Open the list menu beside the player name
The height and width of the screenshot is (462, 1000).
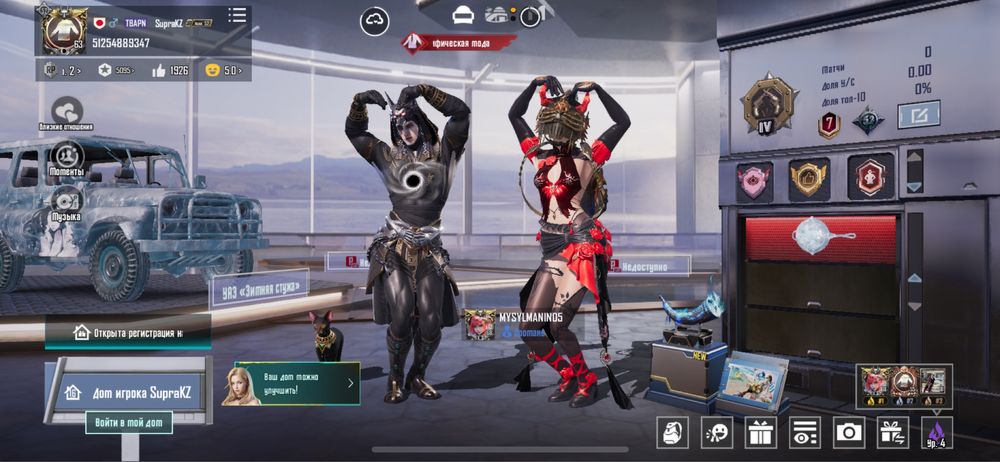[237, 15]
